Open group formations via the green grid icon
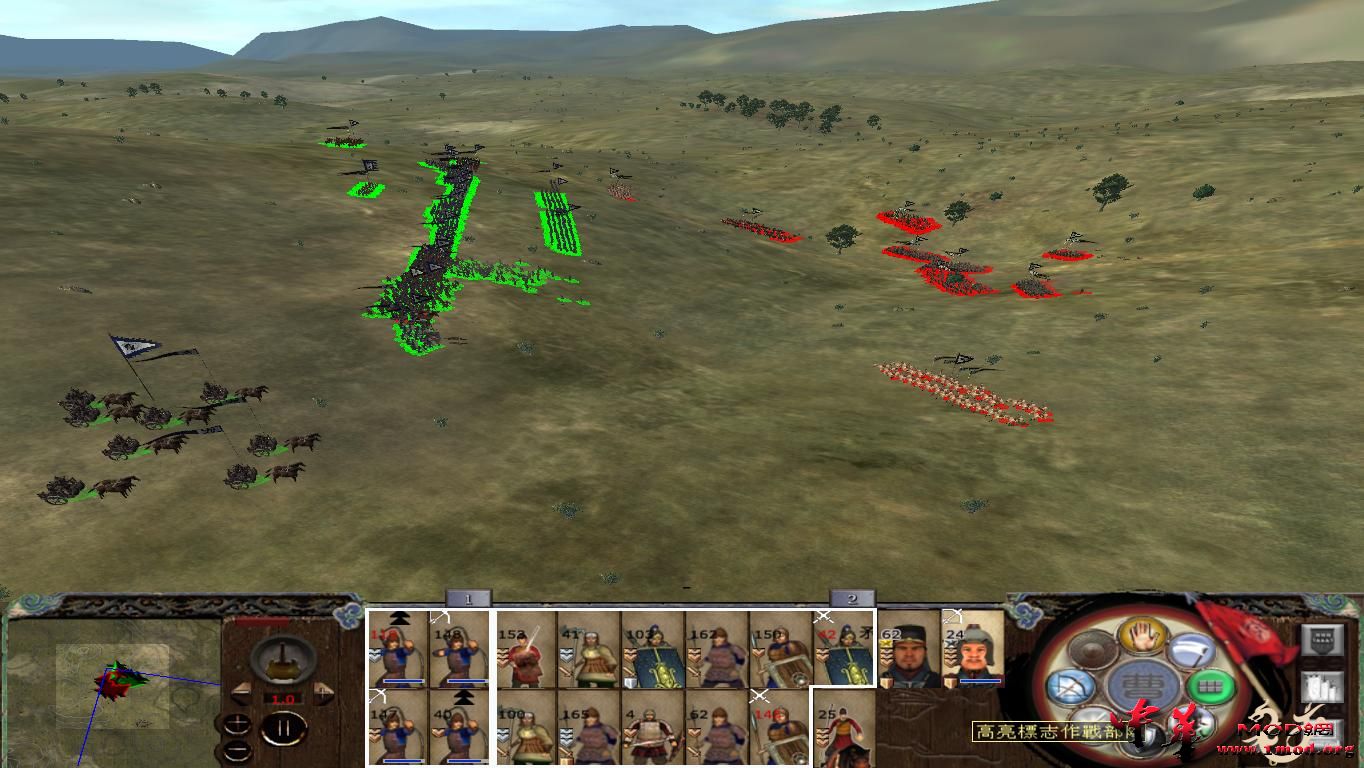Viewport: 1364px width, 768px height. pos(1209,684)
